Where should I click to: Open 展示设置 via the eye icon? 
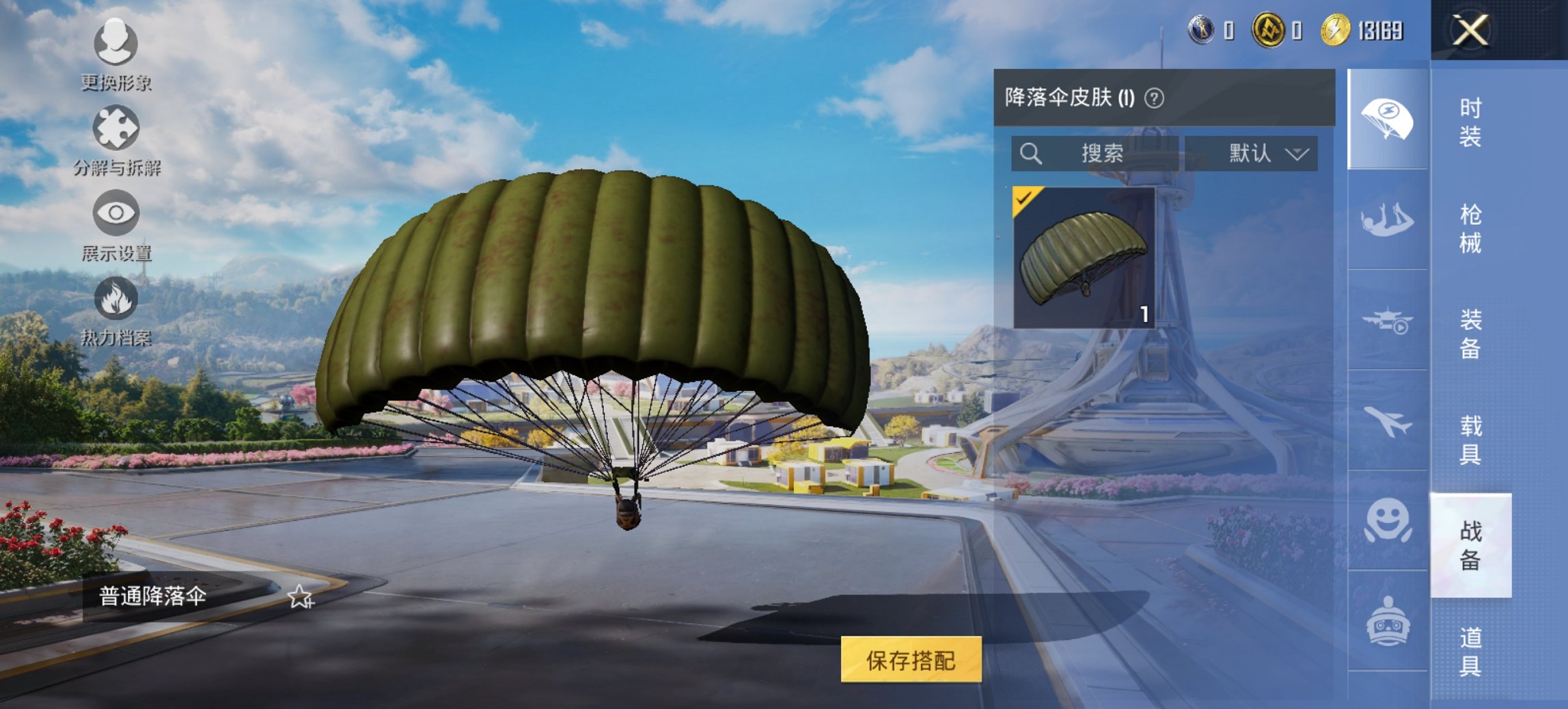pos(118,213)
